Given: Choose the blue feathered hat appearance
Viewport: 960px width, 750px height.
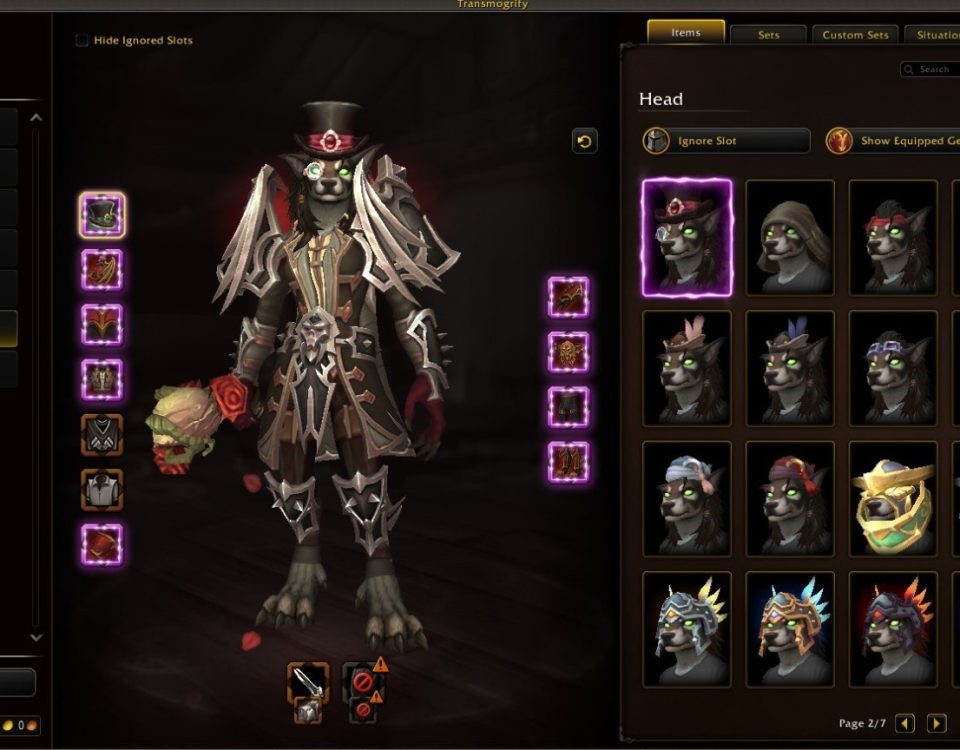Looking at the screenshot, I should [x=790, y=367].
